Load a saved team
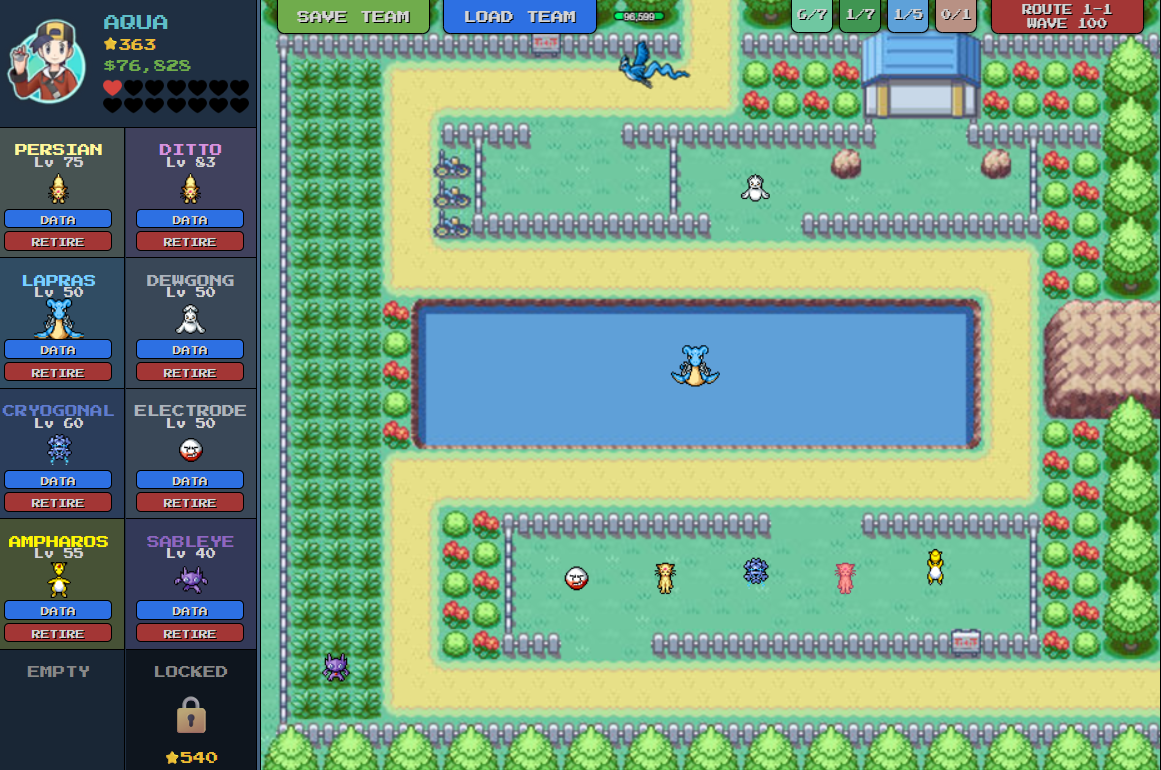 [519, 16]
